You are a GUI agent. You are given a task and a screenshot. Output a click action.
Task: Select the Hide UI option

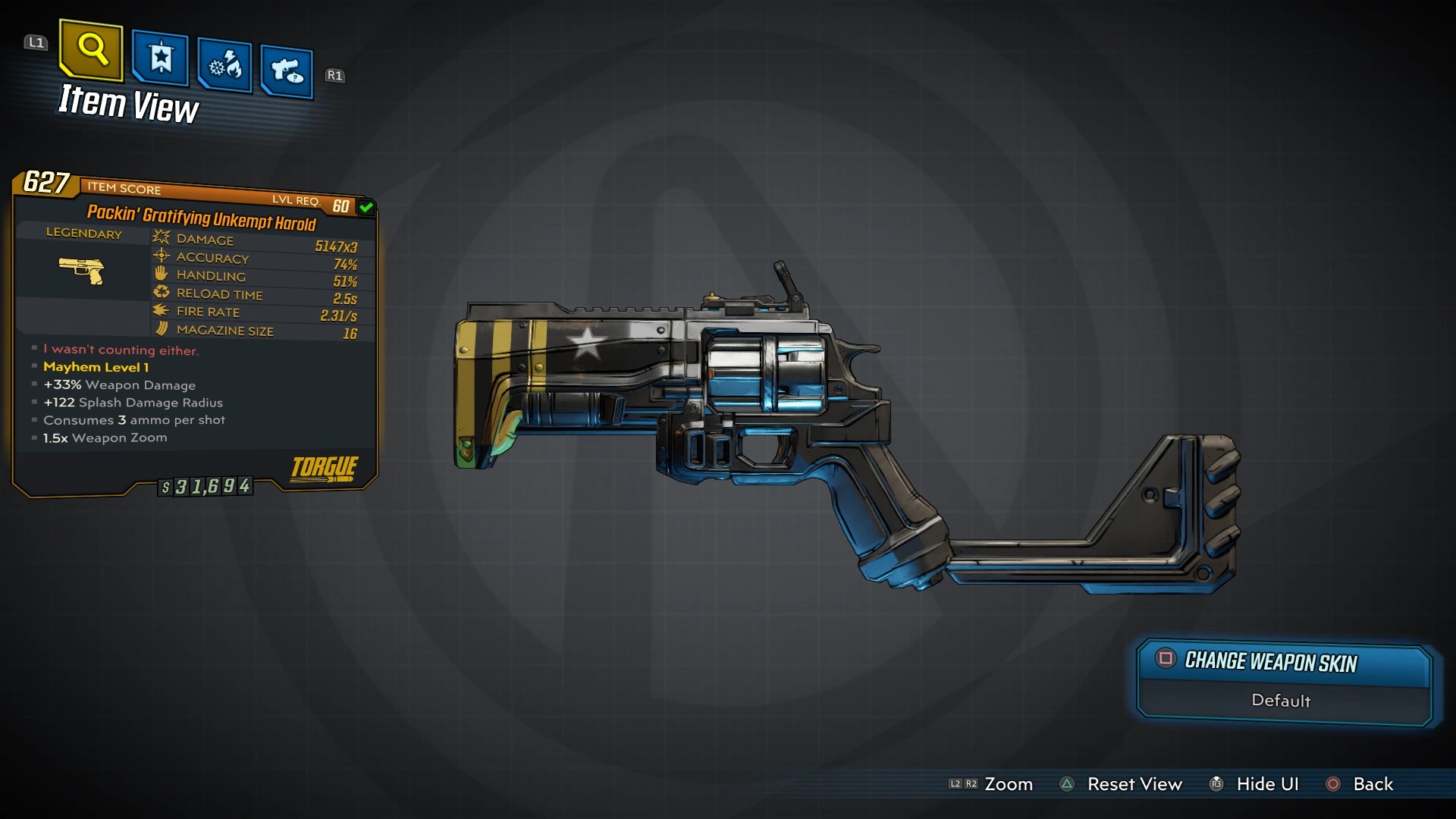(1266, 784)
